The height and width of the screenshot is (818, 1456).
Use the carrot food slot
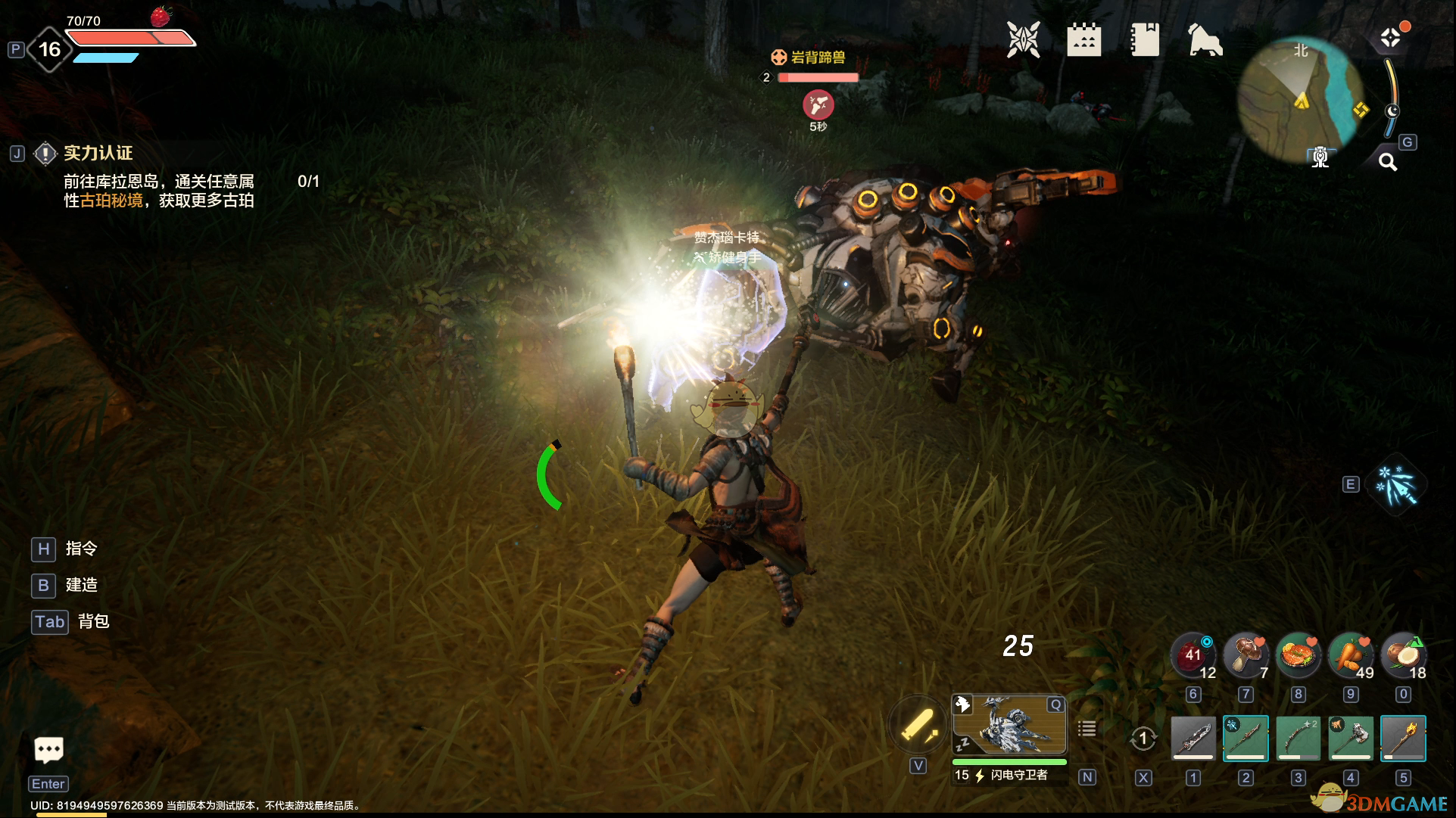(x=1351, y=655)
